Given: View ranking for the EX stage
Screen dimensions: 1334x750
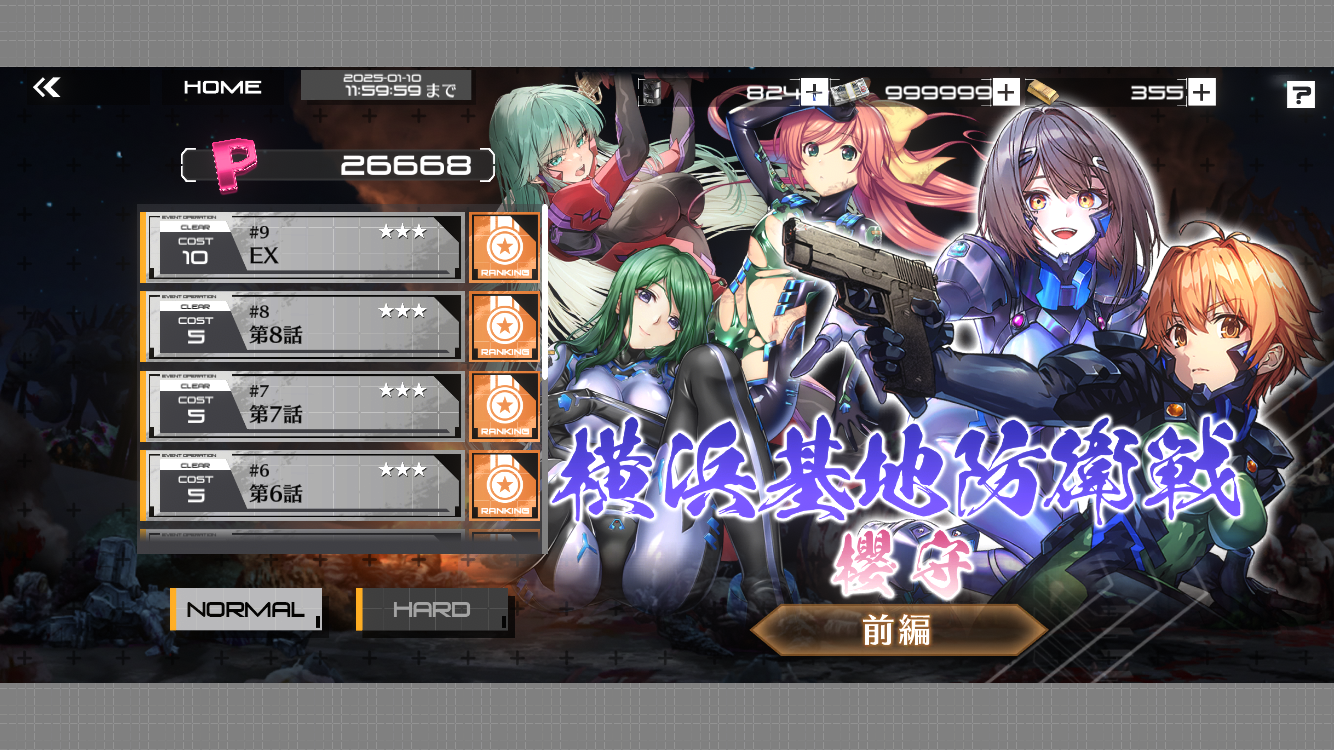Looking at the screenshot, I should [x=505, y=247].
